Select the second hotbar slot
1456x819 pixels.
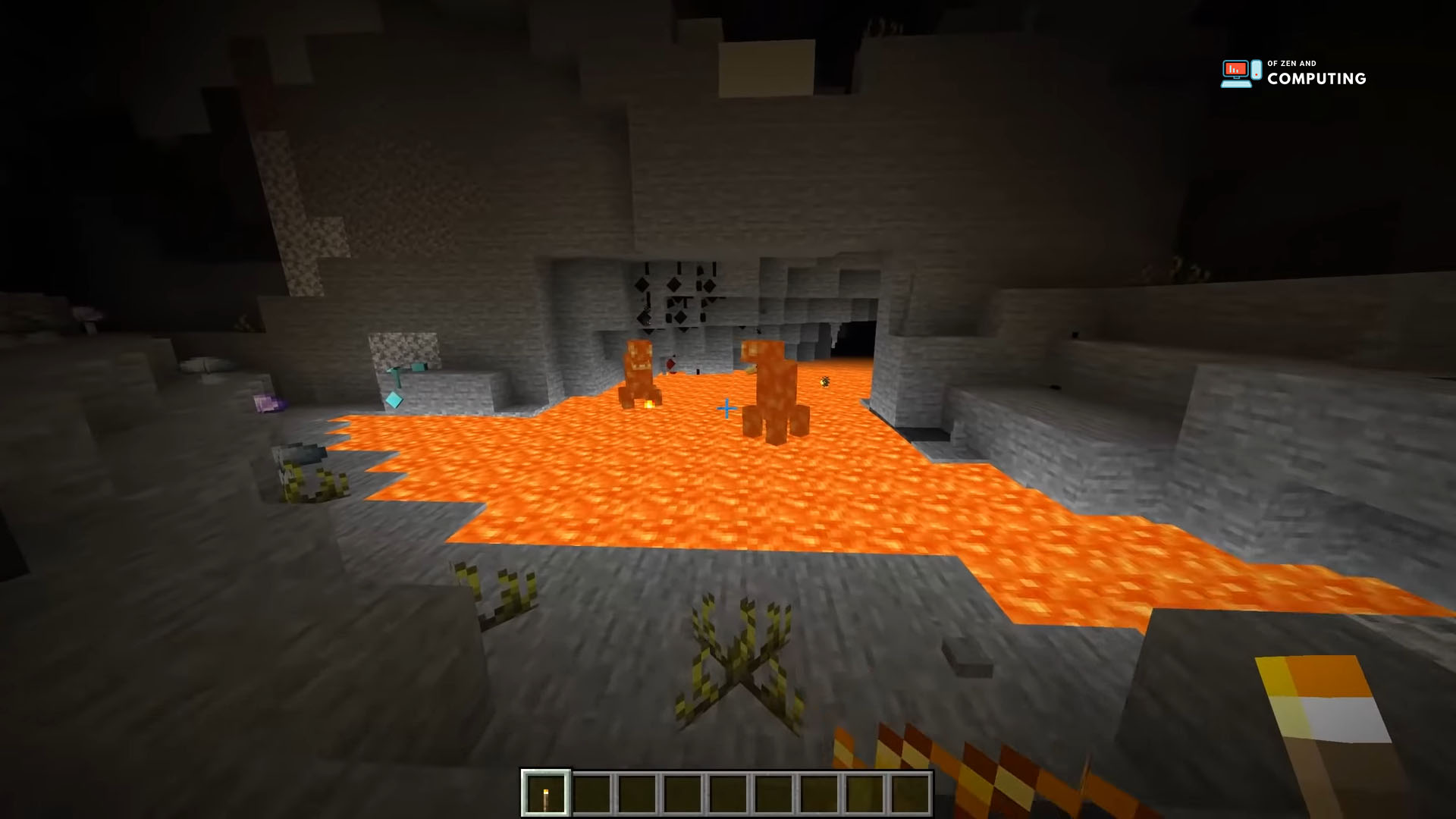[x=591, y=794]
